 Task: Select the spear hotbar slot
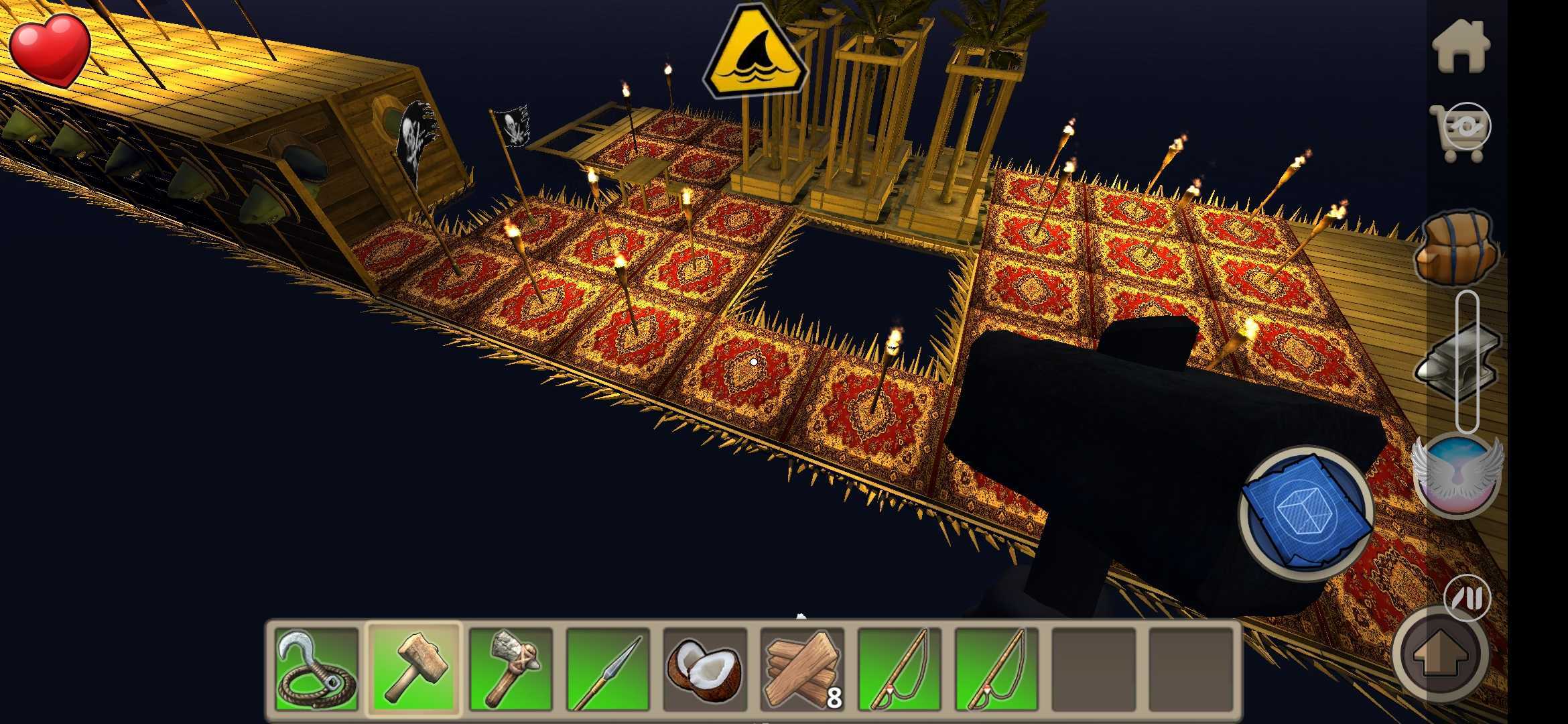click(608, 668)
